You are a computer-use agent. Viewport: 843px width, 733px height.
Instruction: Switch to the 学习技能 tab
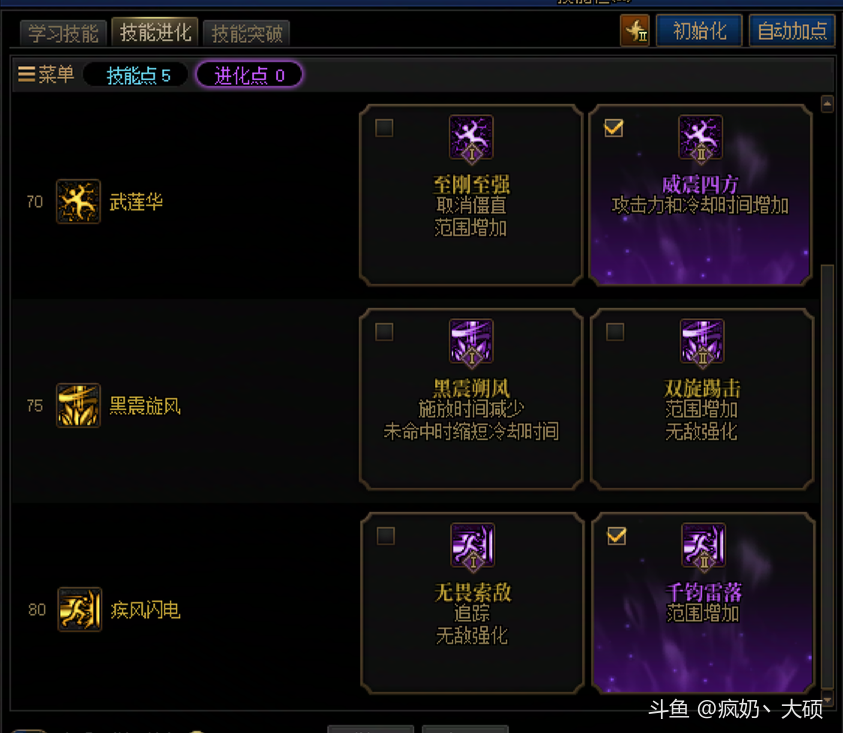[62, 33]
